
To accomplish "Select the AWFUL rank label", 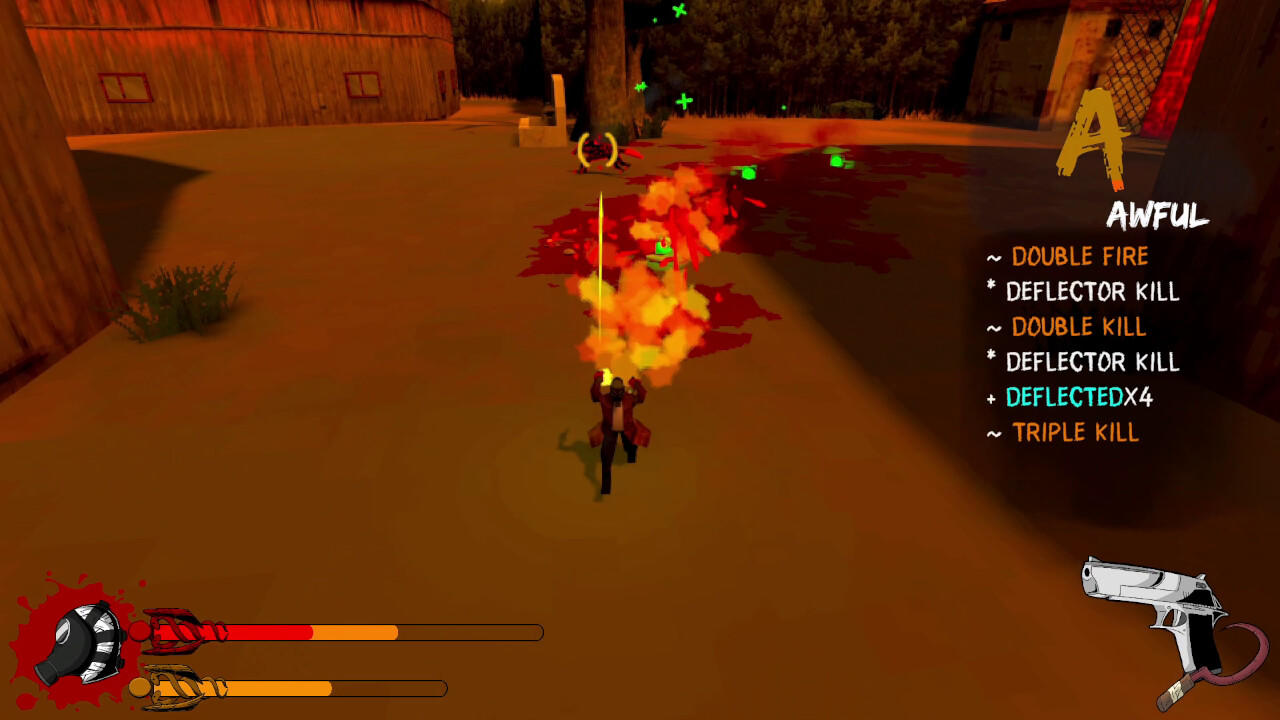I will click(1156, 214).
